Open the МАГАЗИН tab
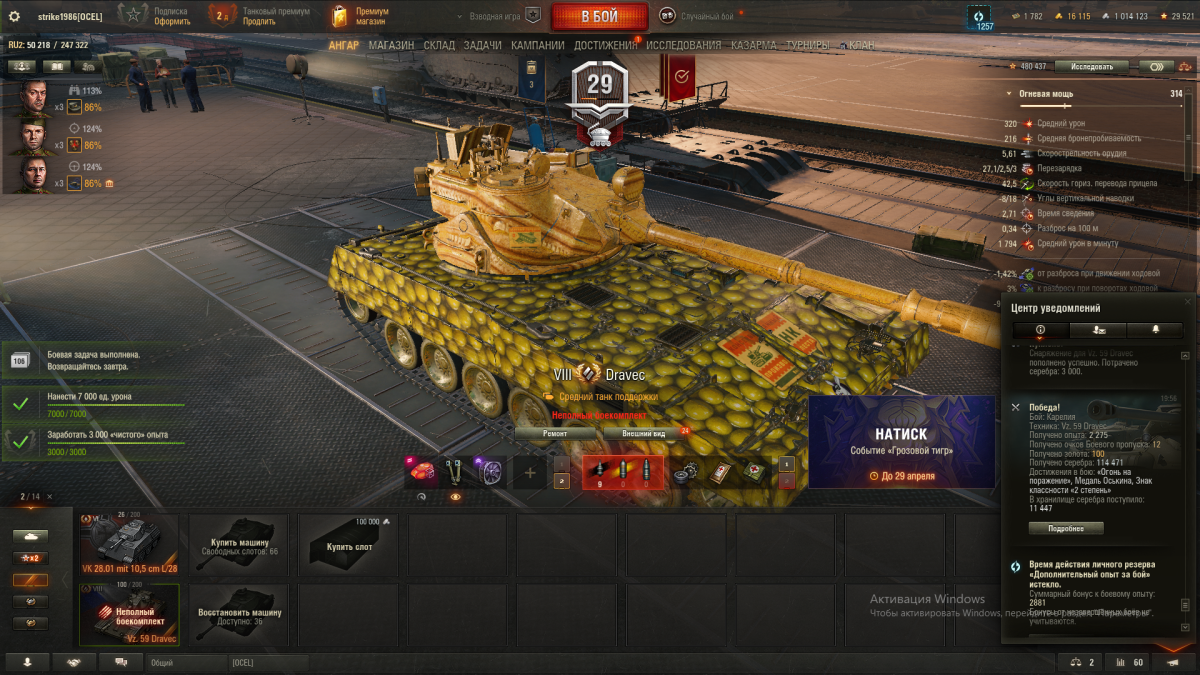This screenshot has width=1200, height=675. (x=390, y=45)
